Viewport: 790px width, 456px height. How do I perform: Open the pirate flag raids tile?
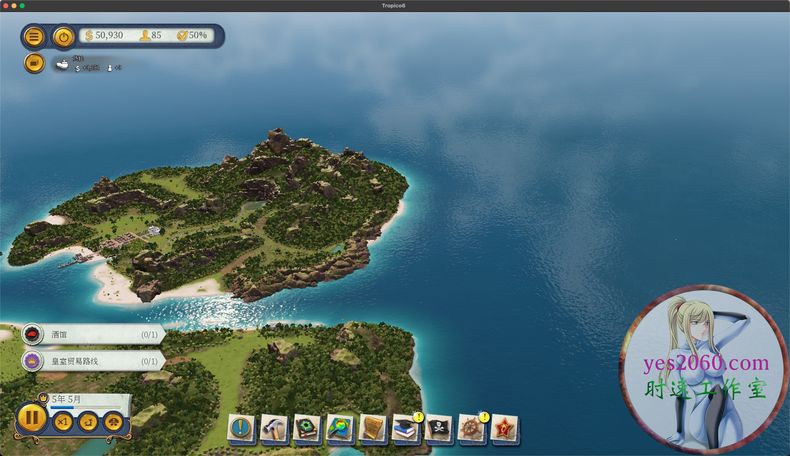438,428
